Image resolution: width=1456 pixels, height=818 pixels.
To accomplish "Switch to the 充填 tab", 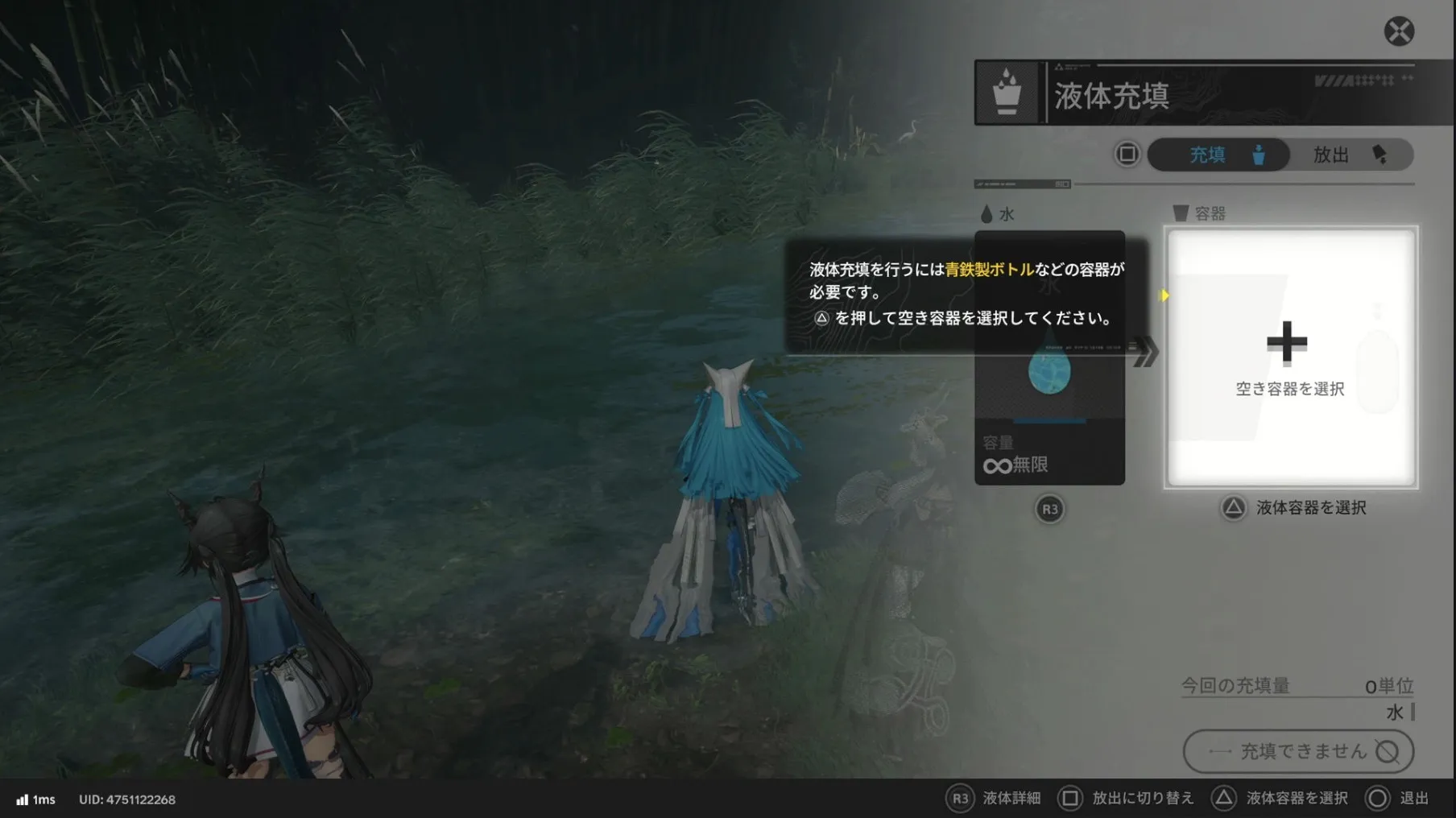I will point(1218,155).
